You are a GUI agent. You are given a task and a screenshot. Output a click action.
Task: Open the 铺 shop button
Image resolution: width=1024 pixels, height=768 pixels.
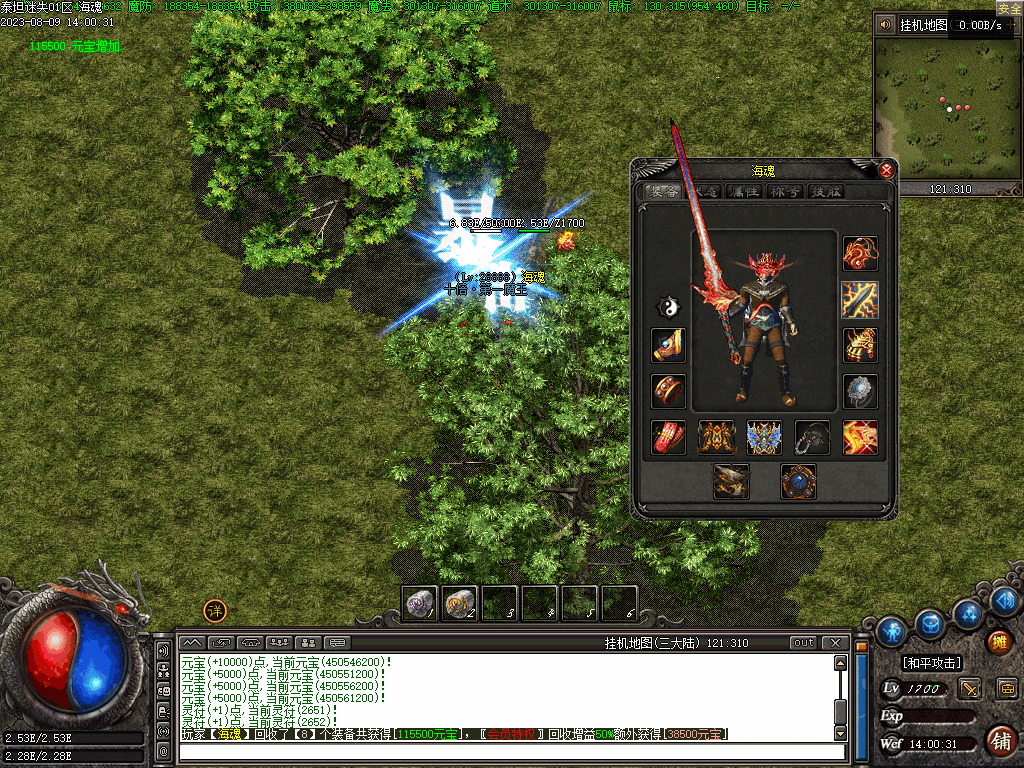tap(999, 740)
